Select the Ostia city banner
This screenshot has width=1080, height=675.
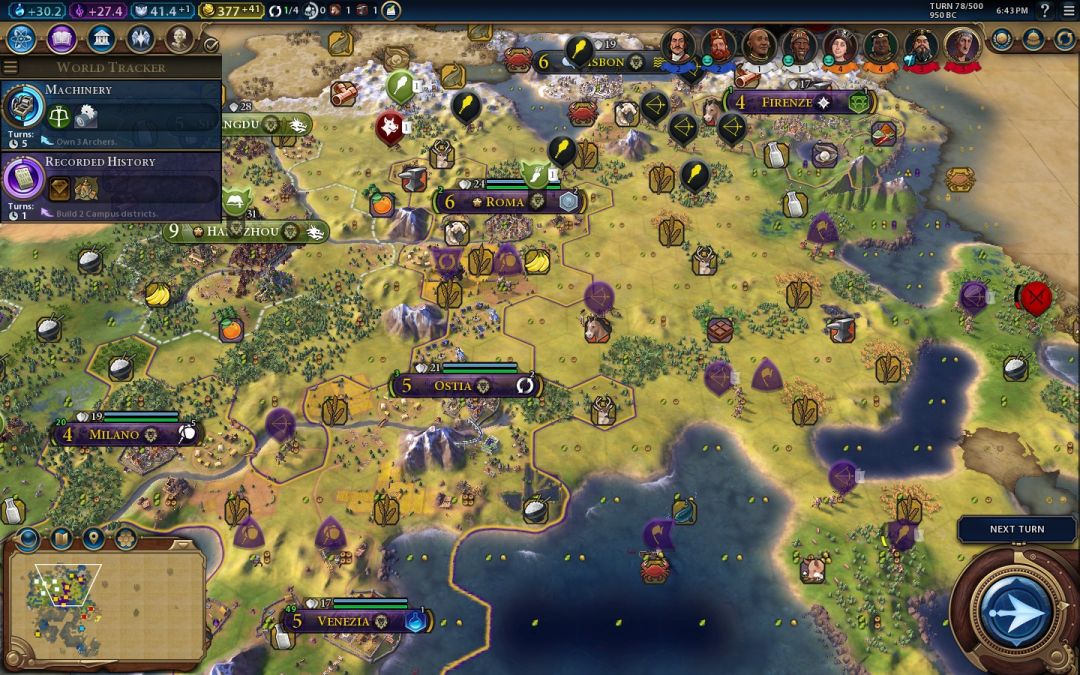tap(460, 385)
